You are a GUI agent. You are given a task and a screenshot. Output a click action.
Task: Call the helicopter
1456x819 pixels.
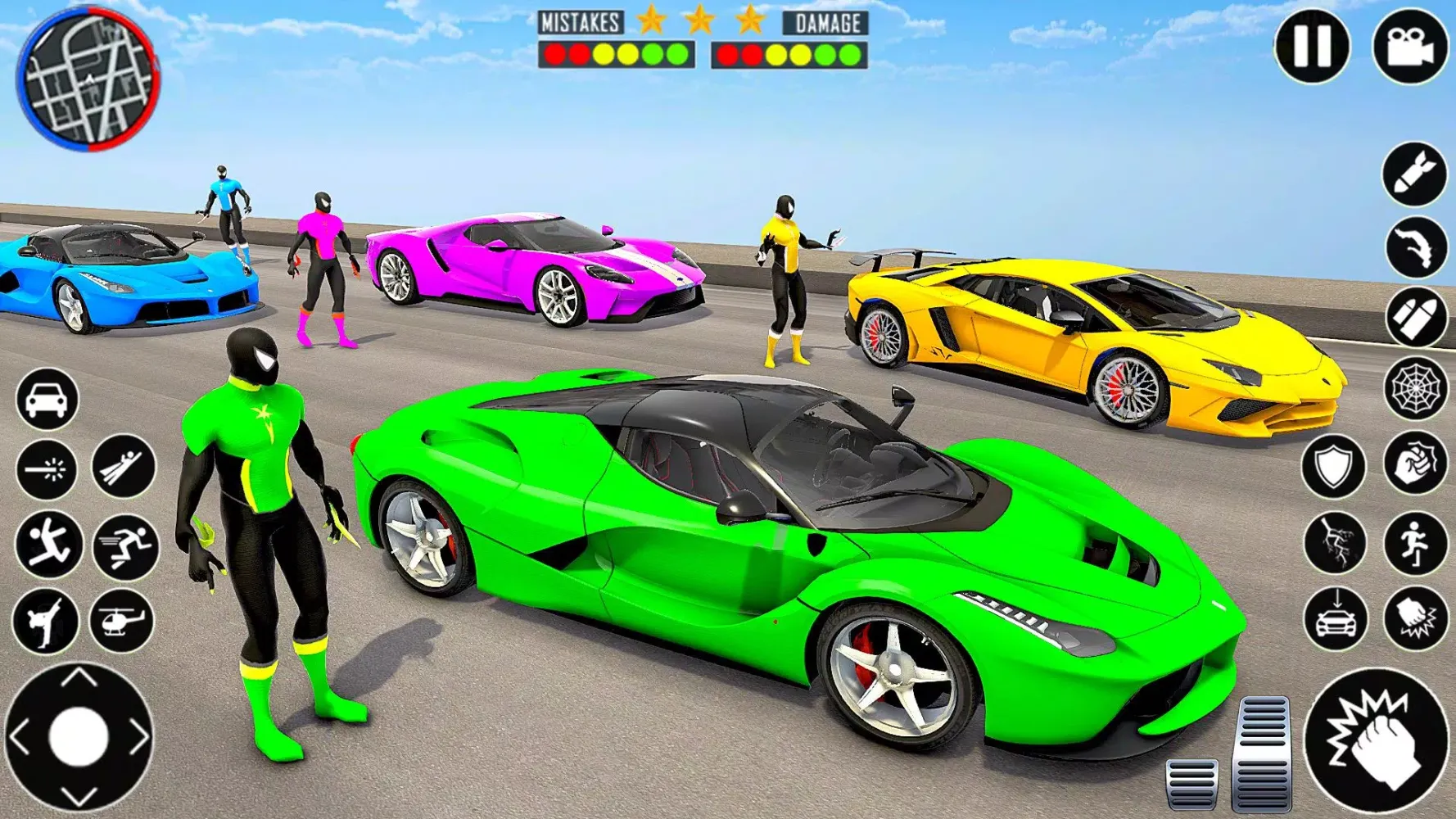(121, 621)
